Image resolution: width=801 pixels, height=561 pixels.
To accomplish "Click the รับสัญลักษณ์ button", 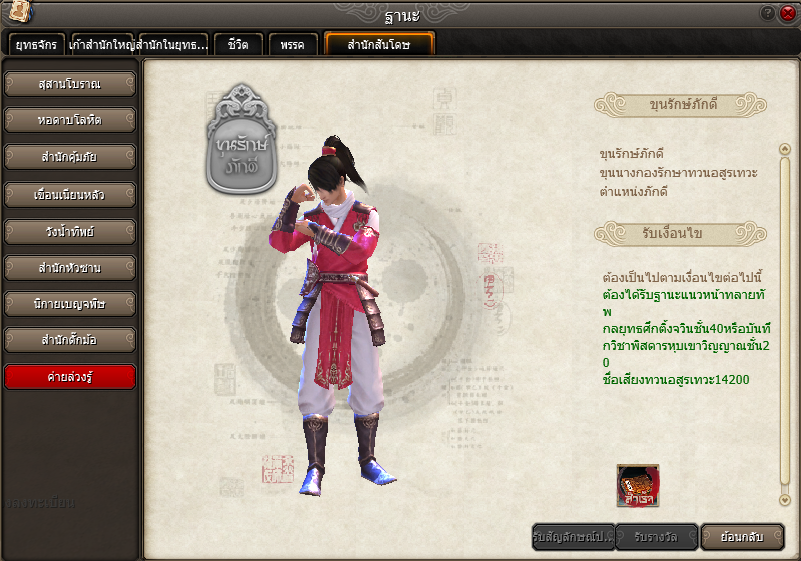I will click(x=573, y=537).
